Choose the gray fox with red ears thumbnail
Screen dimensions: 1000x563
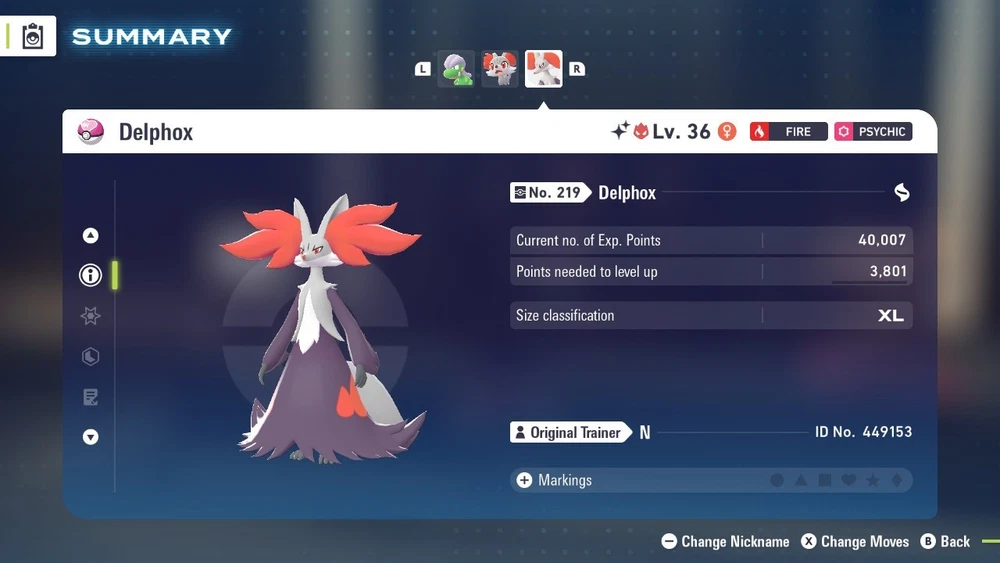click(500, 70)
